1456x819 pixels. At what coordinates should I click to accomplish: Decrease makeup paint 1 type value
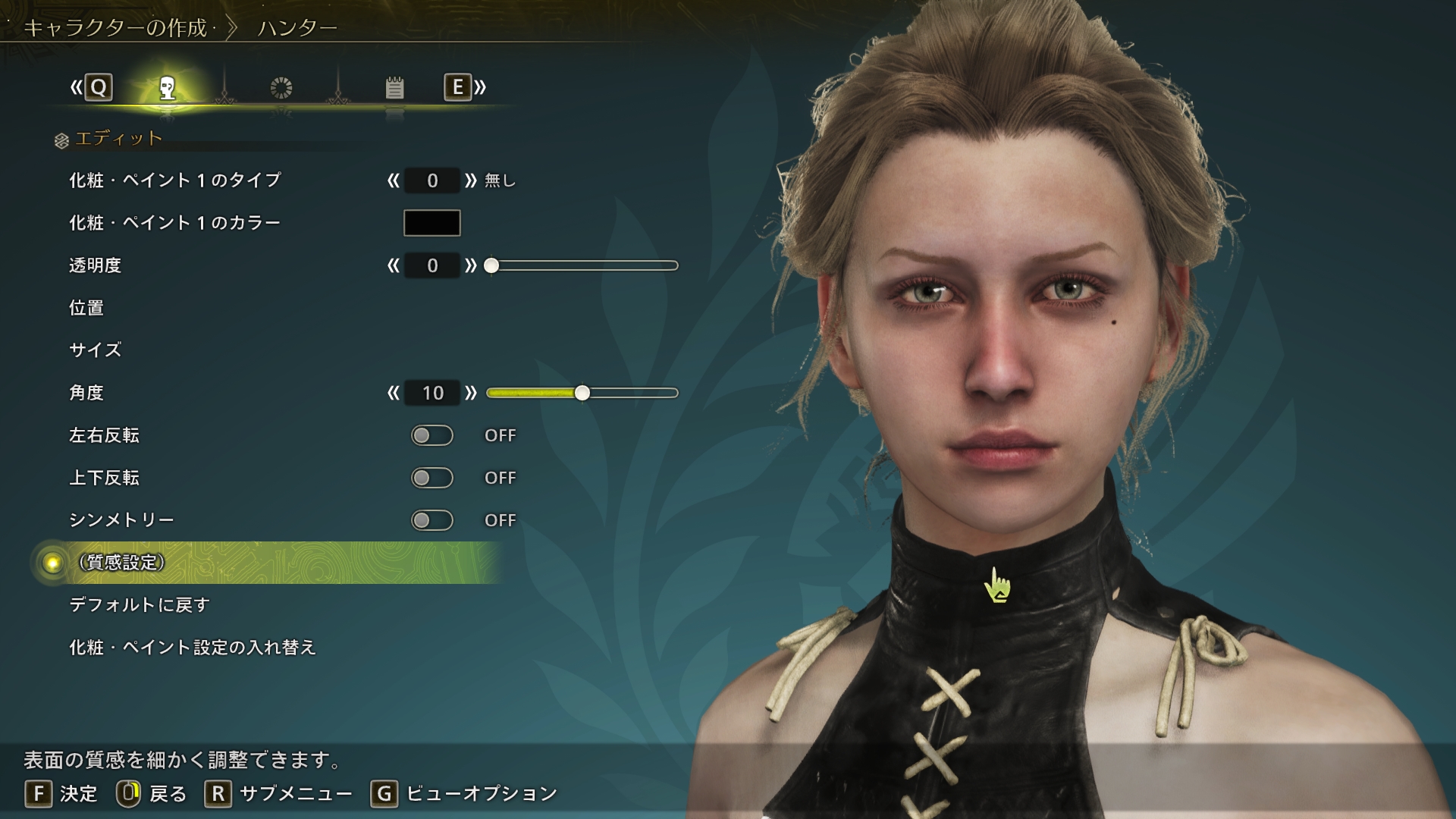pyautogui.click(x=393, y=180)
